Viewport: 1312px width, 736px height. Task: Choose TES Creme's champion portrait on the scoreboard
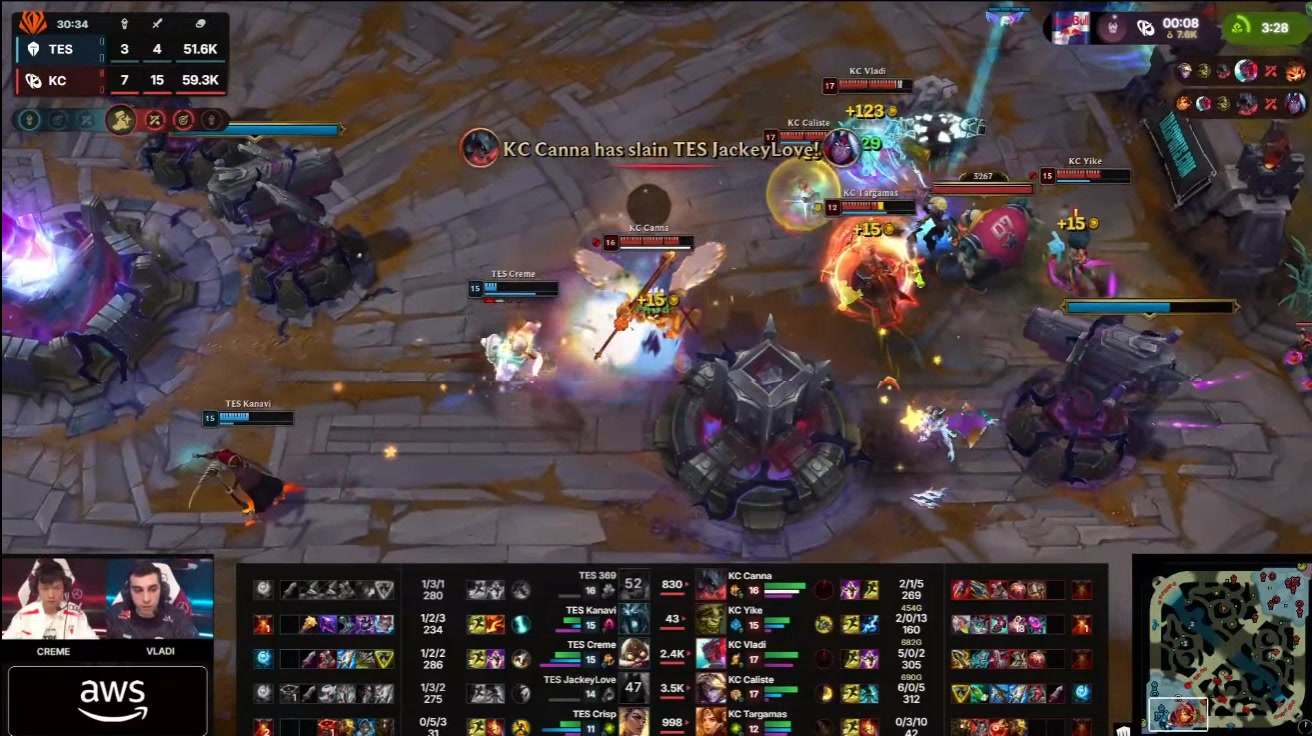634,652
